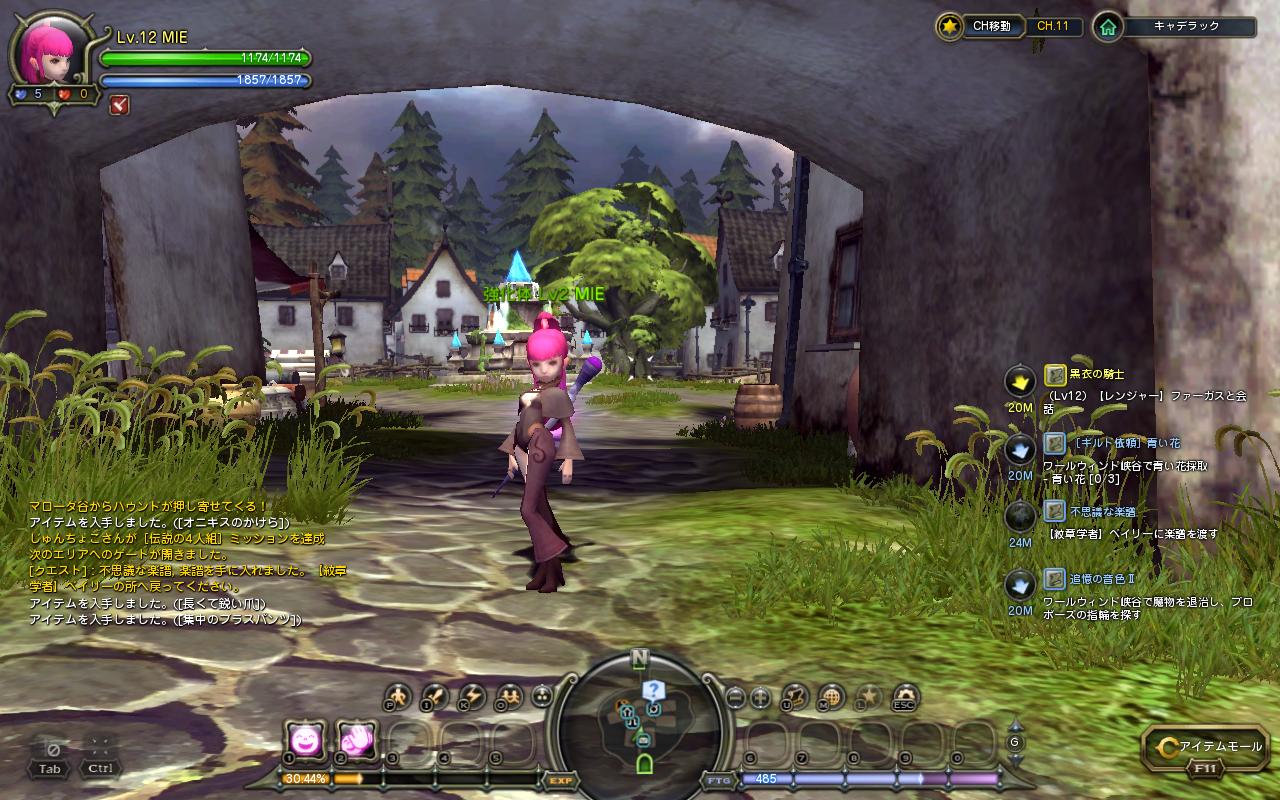Open the two-person community icon
The width and height of the screenshot is (1280, 800).
point(508,696)
